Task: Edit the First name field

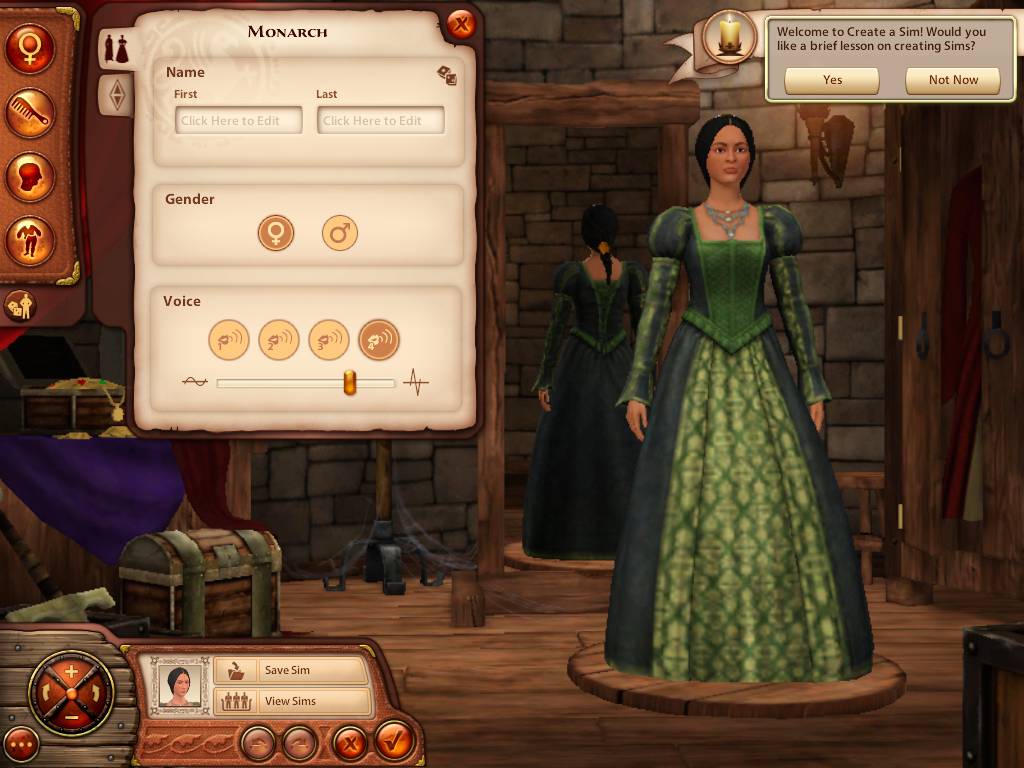Action: pyautogui.click(x=239, y=121)
